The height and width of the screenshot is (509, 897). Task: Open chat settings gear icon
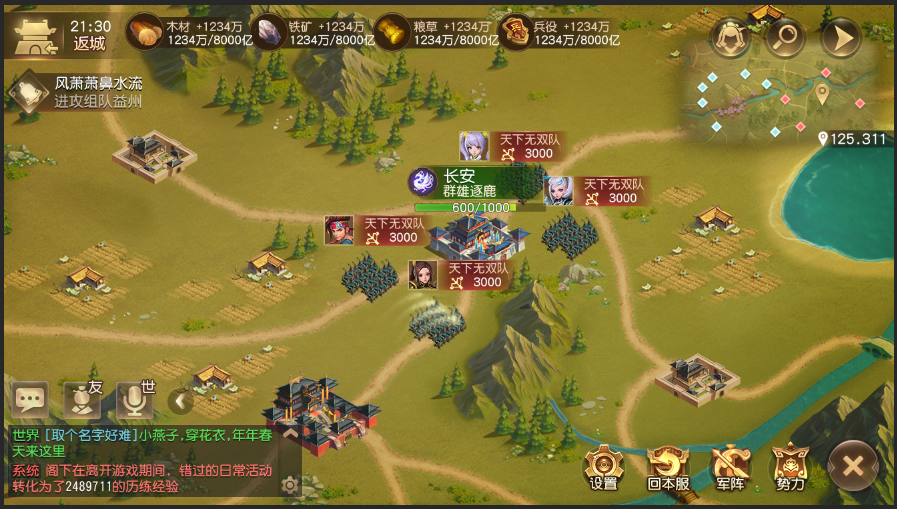(290, 485)
